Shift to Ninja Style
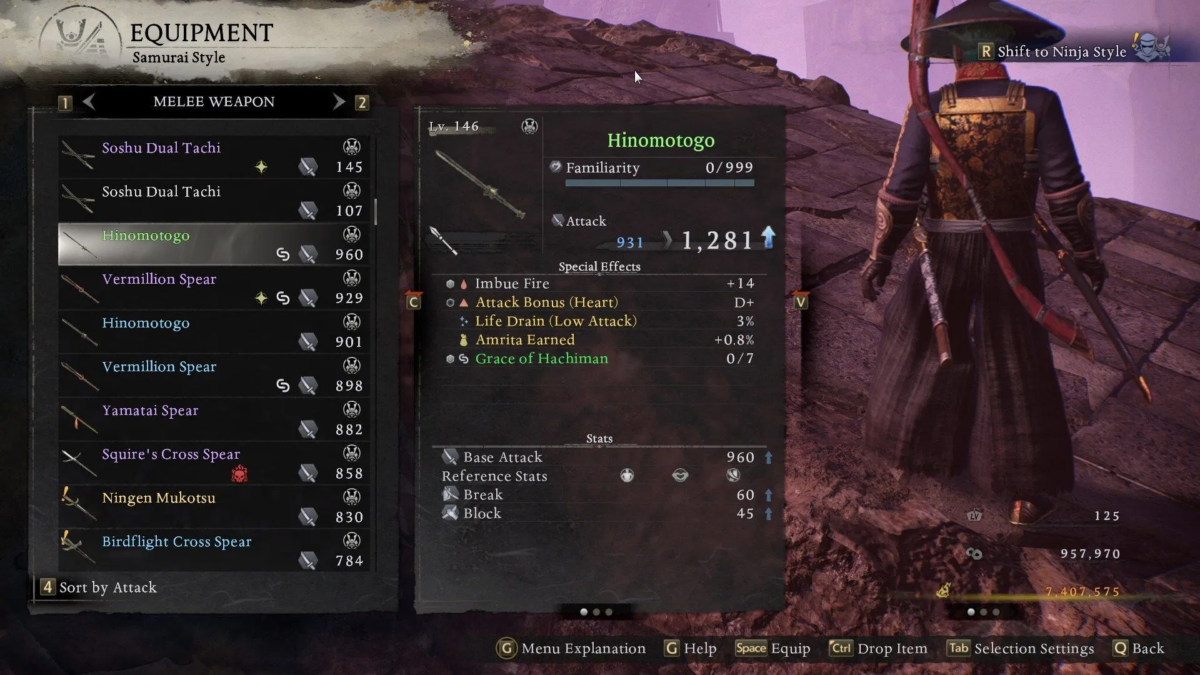This screenshot has height=675, width=1200. point(1061,52)
